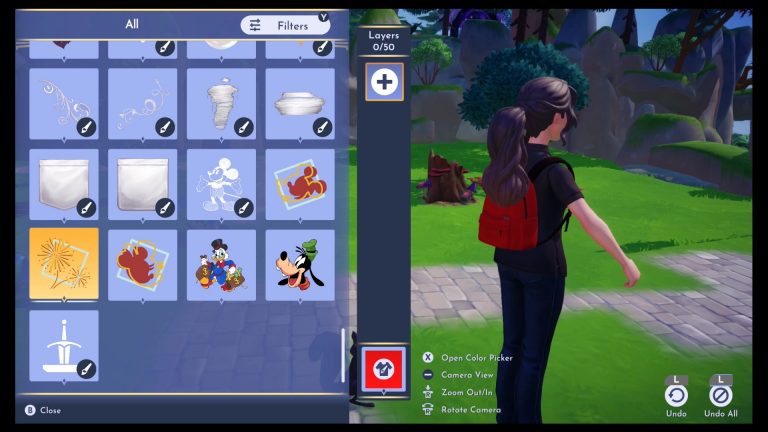Click the red shirt icon button
This screenshot has width=768, height=432.
[x=384, y=367]
